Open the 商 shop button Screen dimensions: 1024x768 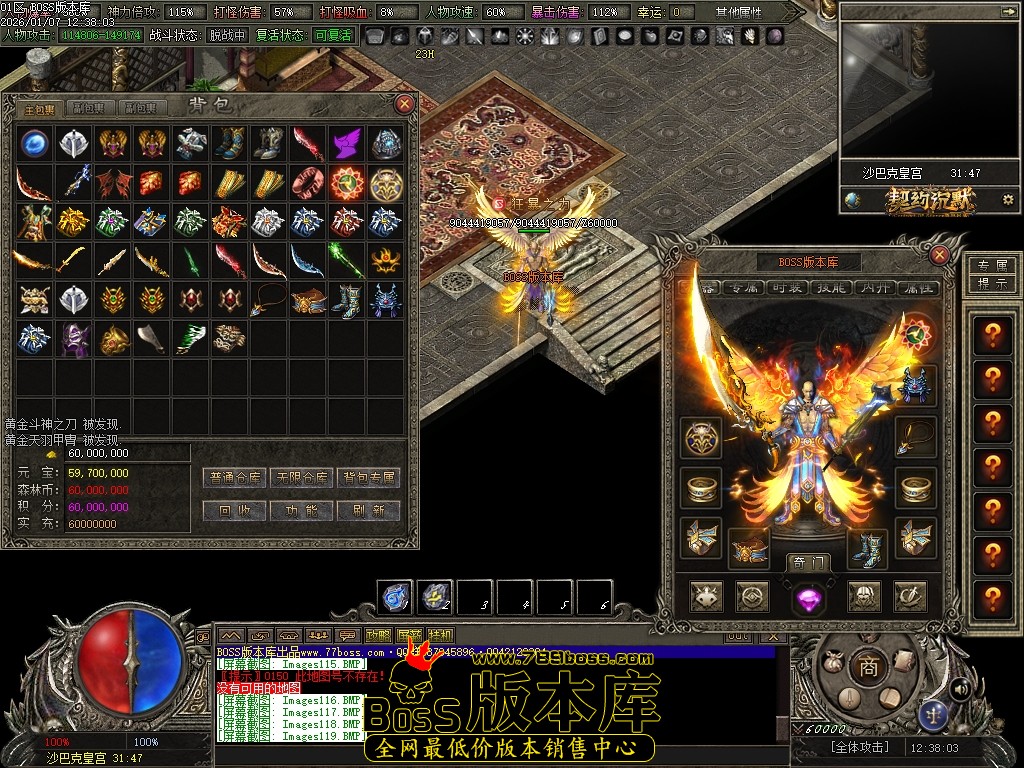[x=868, y=667]
